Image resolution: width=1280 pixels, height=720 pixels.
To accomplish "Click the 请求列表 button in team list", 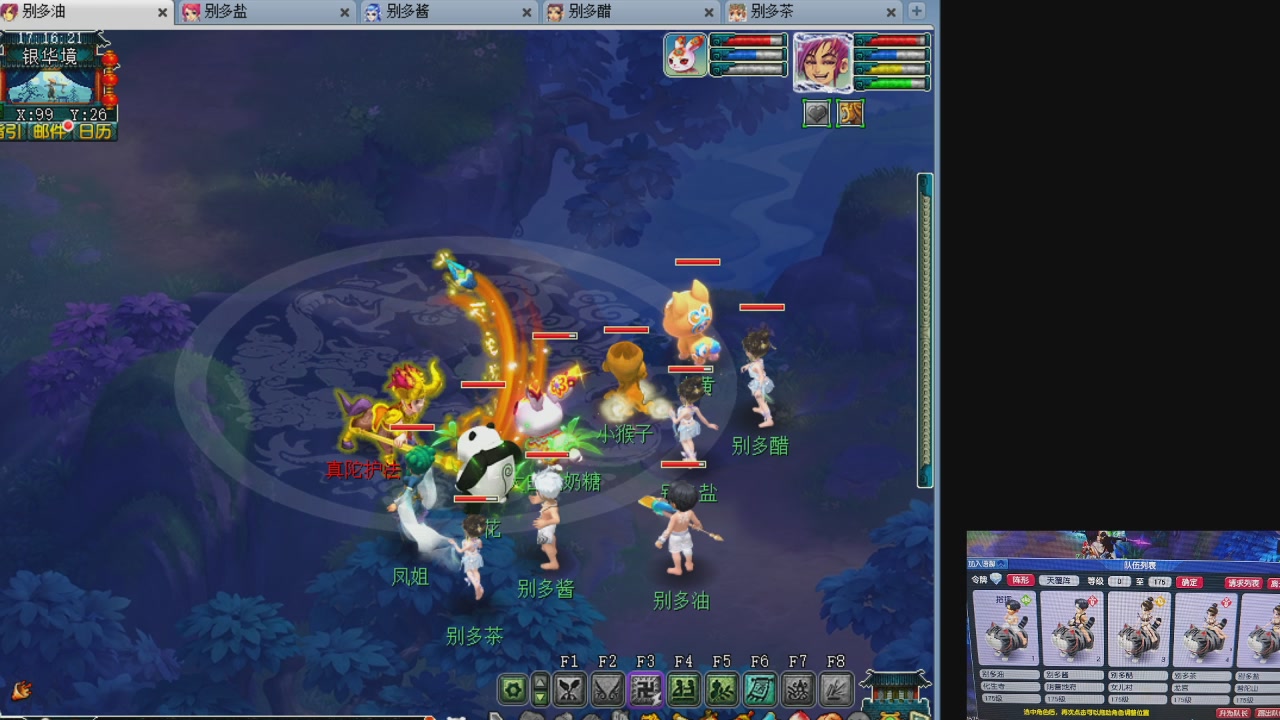I will (1243, 583).
